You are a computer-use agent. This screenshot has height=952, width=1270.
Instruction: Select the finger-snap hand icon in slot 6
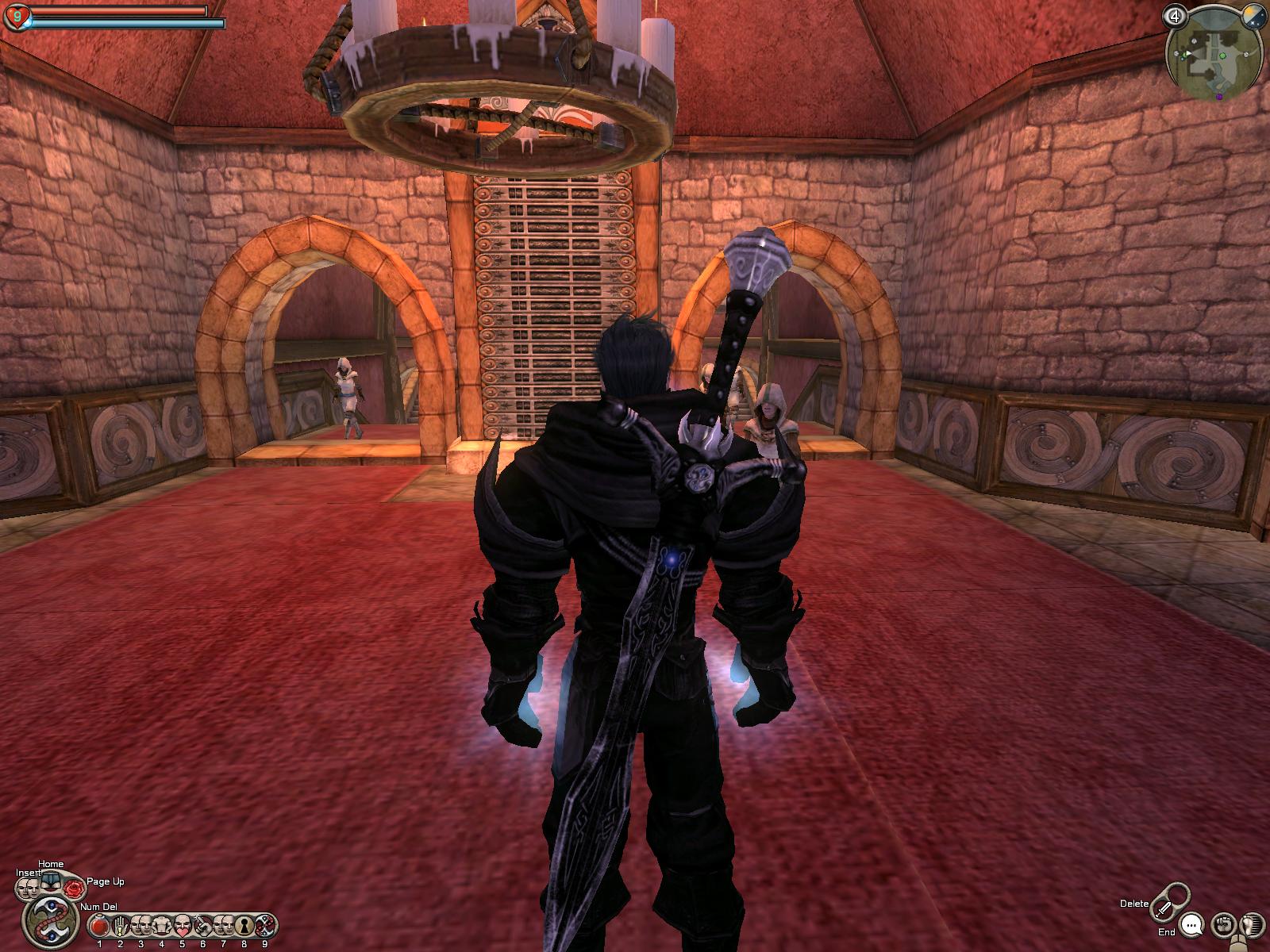point(203,925)
